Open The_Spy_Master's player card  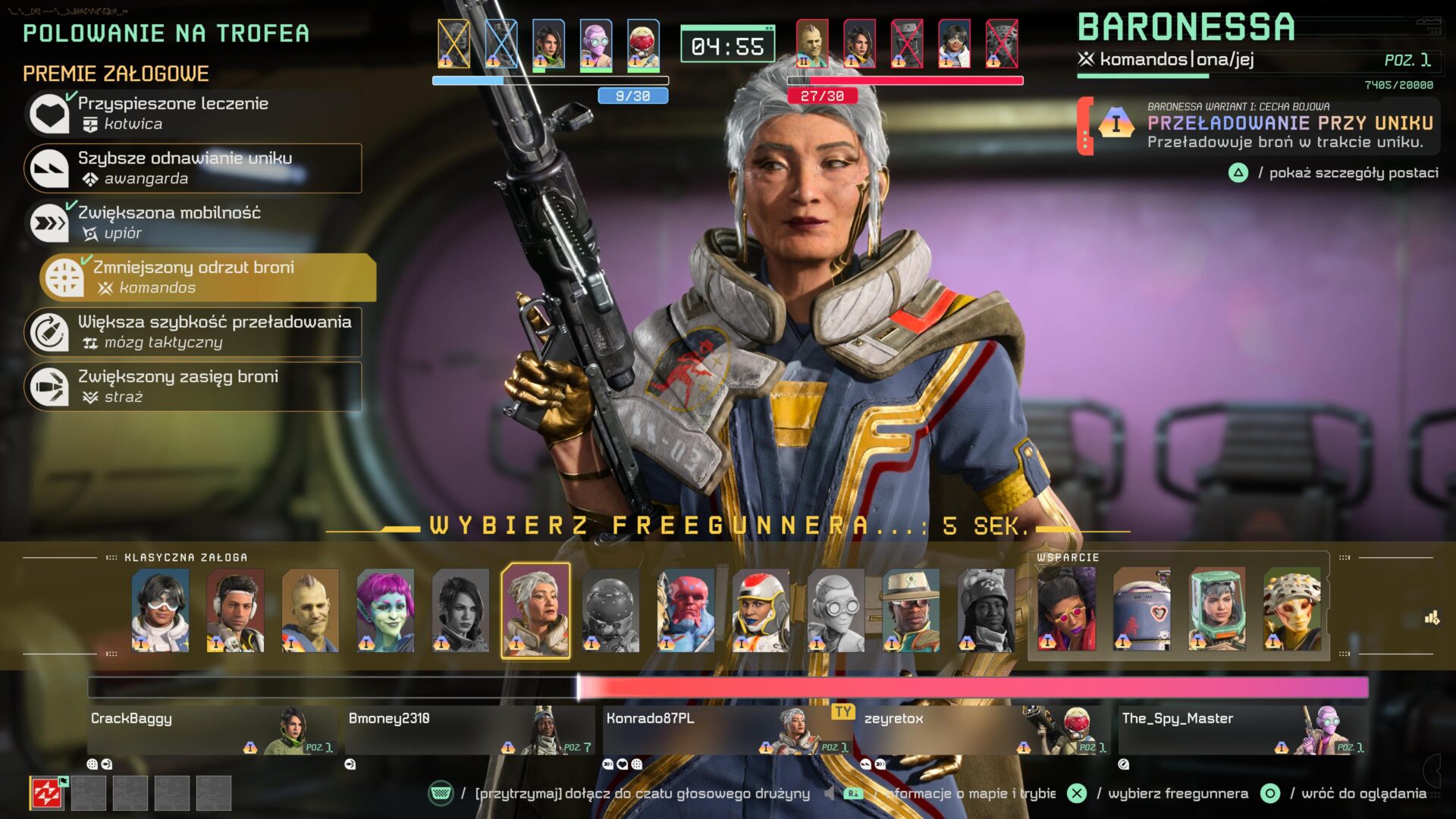pyautogui.click(x=1244, y=730)
